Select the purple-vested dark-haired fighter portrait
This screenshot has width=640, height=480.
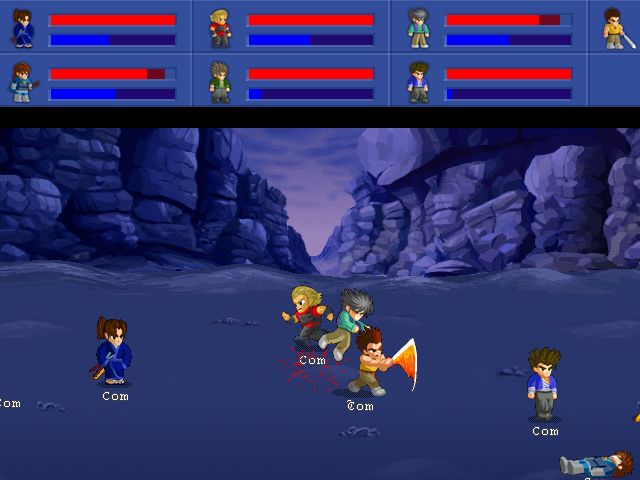(418, 81)
